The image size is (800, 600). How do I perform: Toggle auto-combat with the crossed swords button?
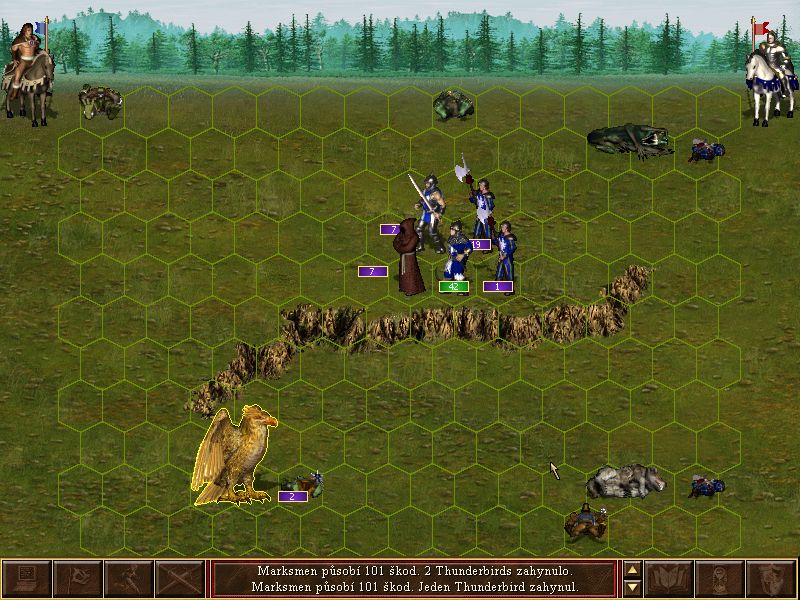pyautogui.click(x=180, y=578)
